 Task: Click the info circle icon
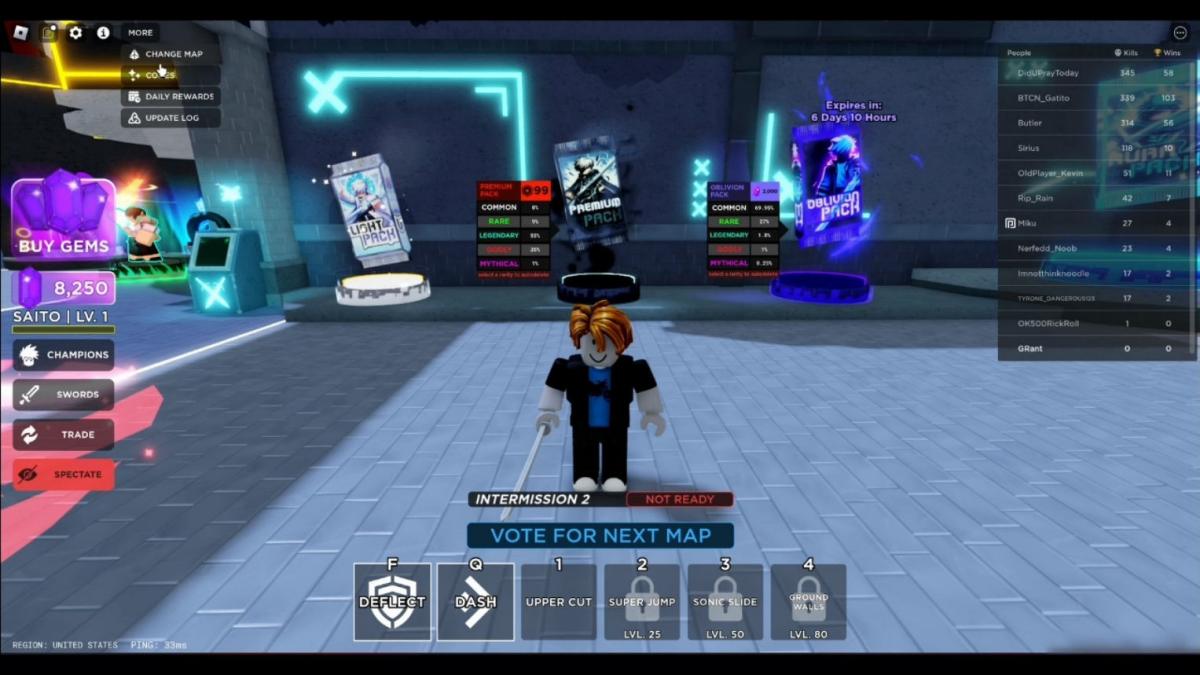(x=103, y=32)
